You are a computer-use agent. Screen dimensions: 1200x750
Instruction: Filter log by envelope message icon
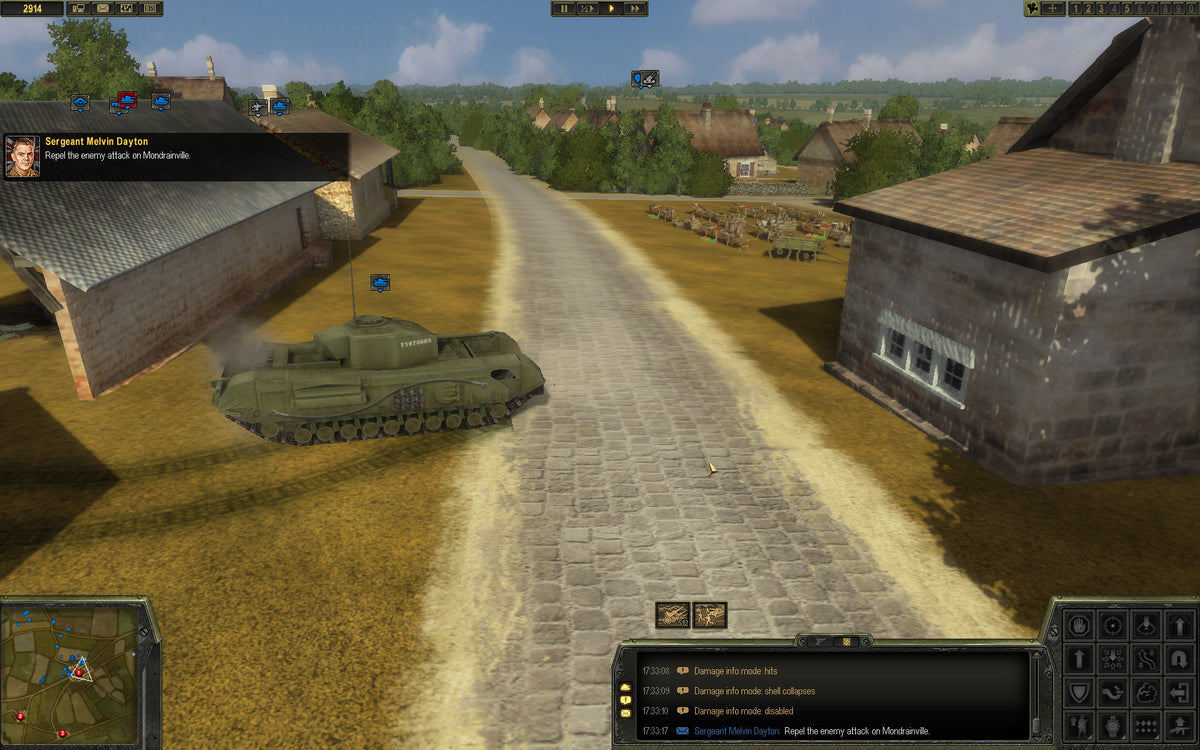pos(626,712)
